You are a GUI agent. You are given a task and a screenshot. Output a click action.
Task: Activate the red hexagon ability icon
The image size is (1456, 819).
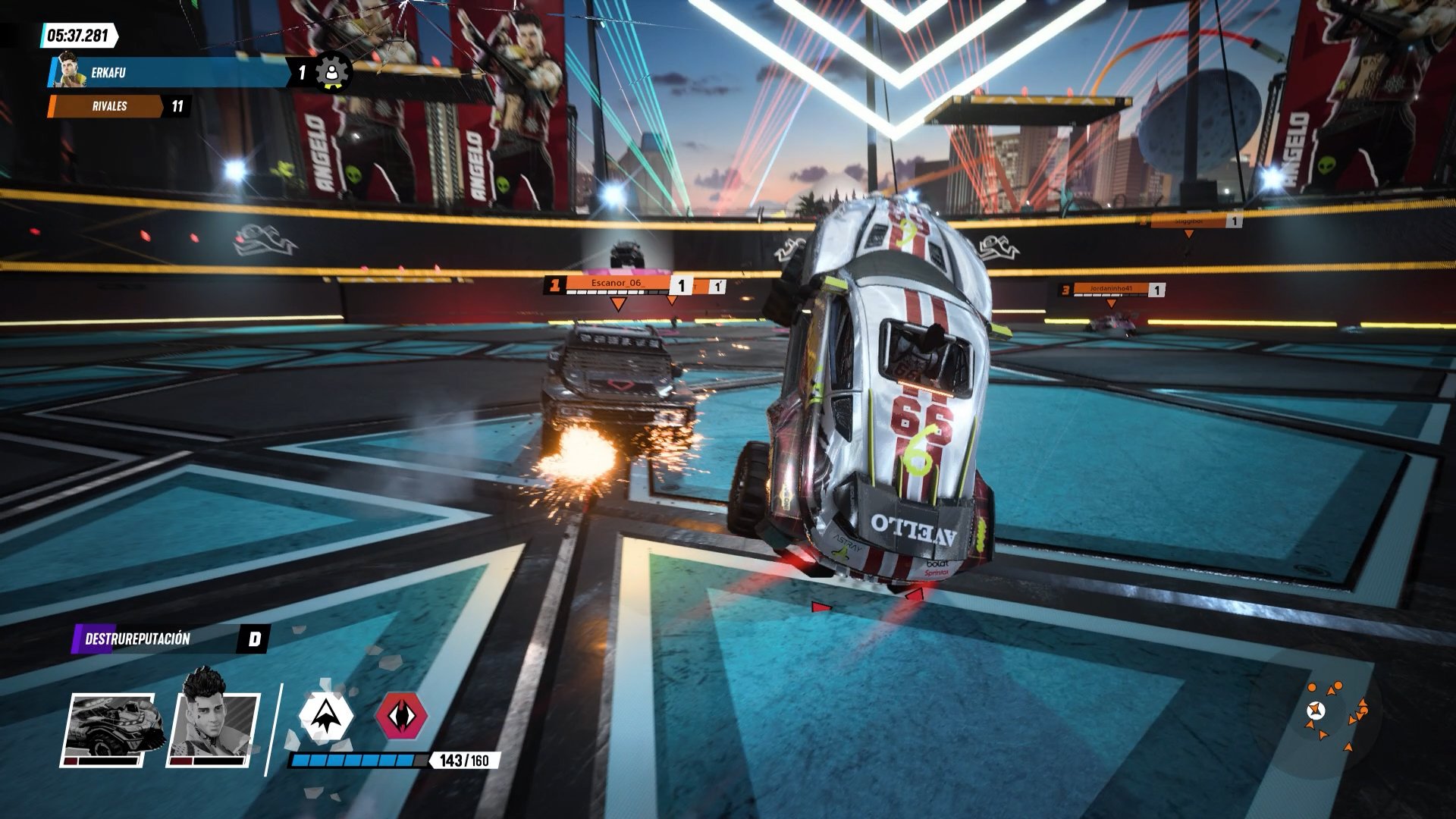[401, 714]
